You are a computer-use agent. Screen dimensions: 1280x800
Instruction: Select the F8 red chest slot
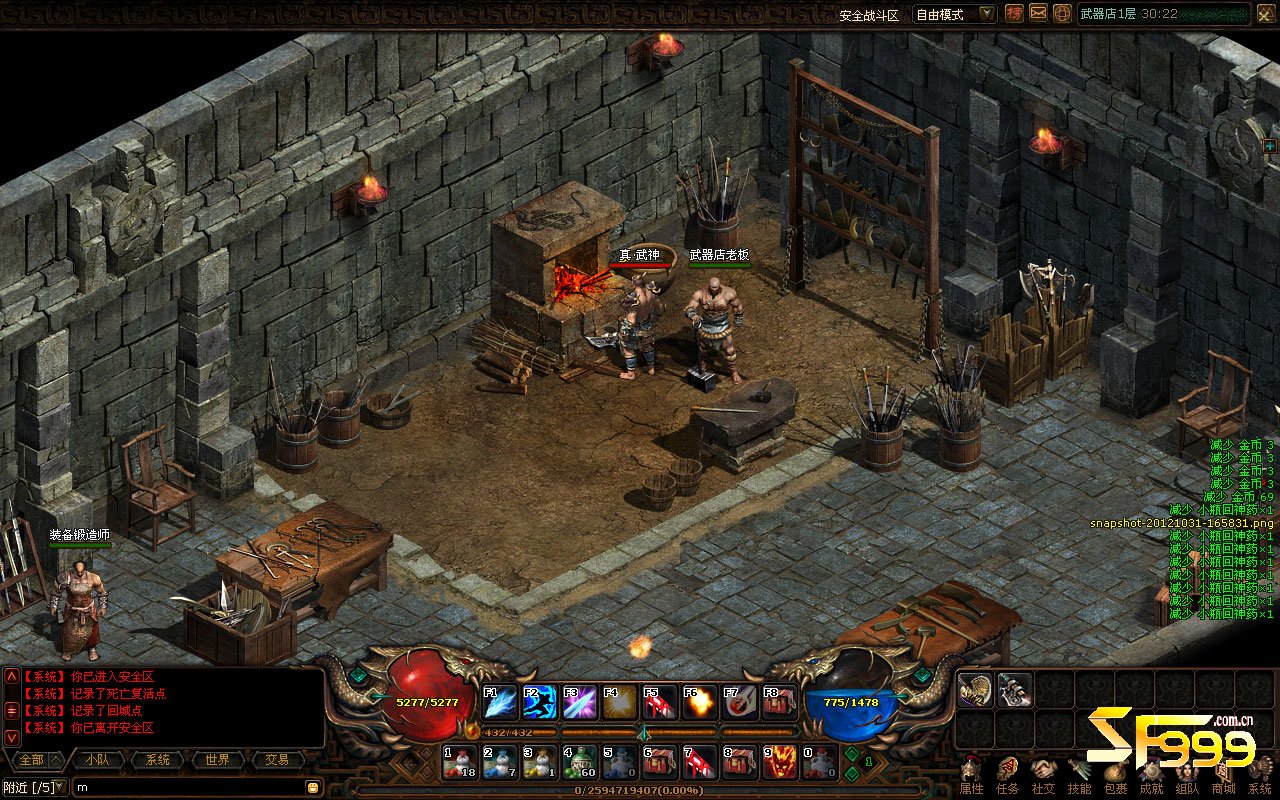click(780, 702)
